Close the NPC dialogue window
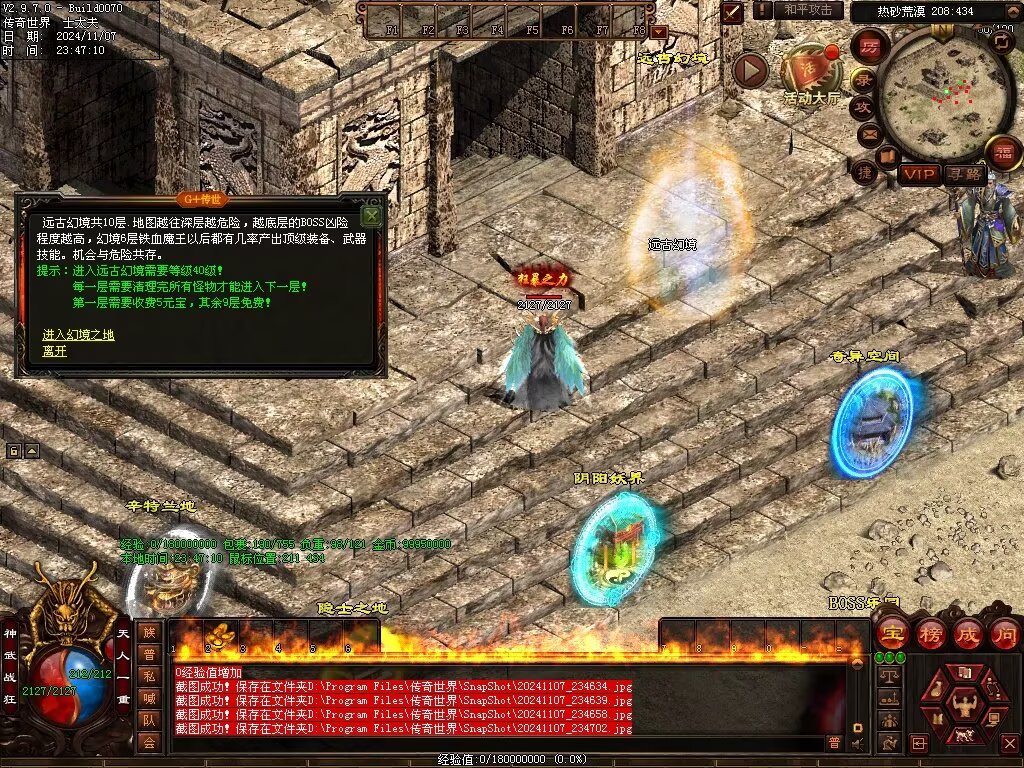 (x=371, y=215)
